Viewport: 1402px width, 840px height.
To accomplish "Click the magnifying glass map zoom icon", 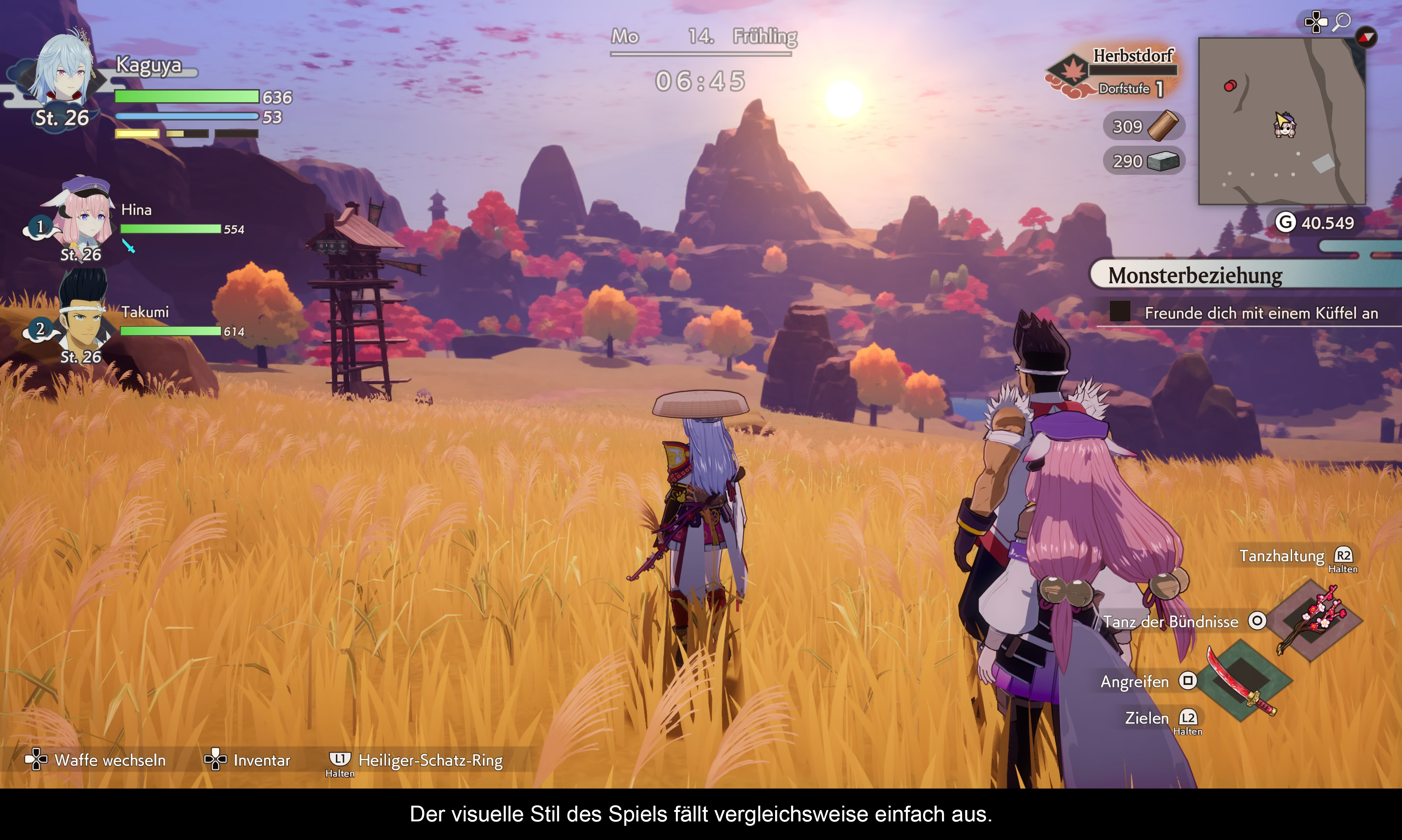I will pyautogui.click(x=1341, y=22).
